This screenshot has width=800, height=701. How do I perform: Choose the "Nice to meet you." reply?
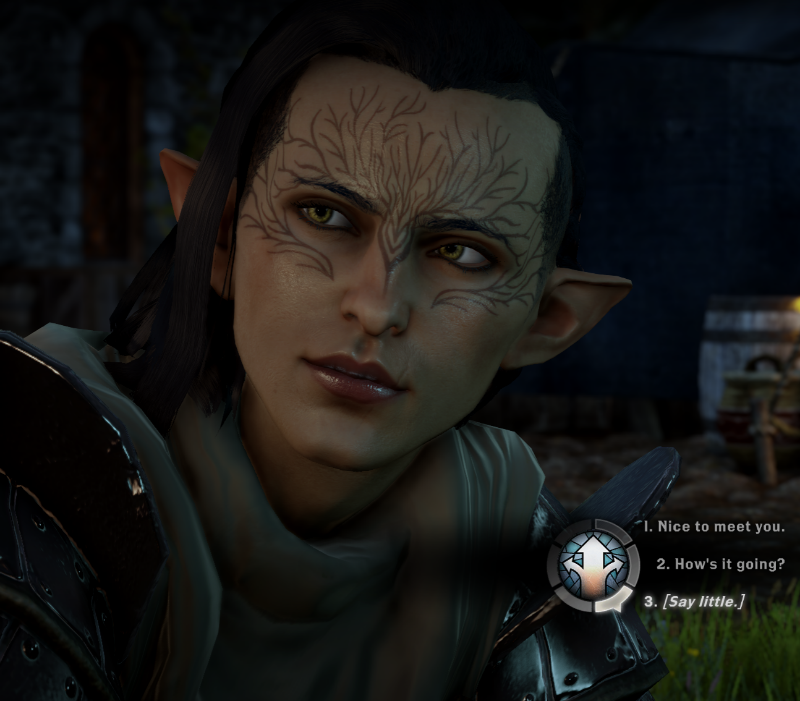[714, 526]
